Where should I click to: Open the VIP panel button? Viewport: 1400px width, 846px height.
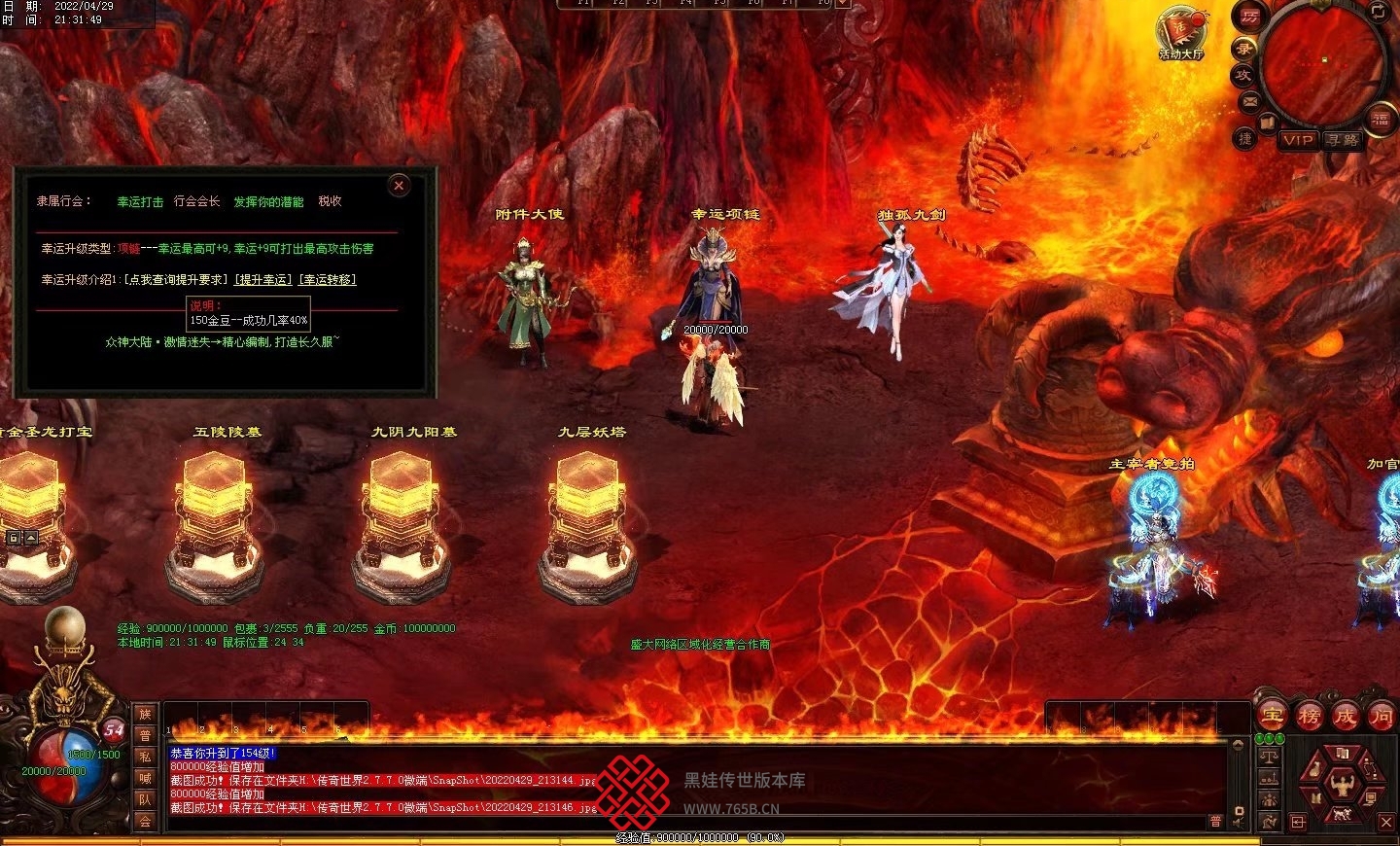(x=1298, y=140)
